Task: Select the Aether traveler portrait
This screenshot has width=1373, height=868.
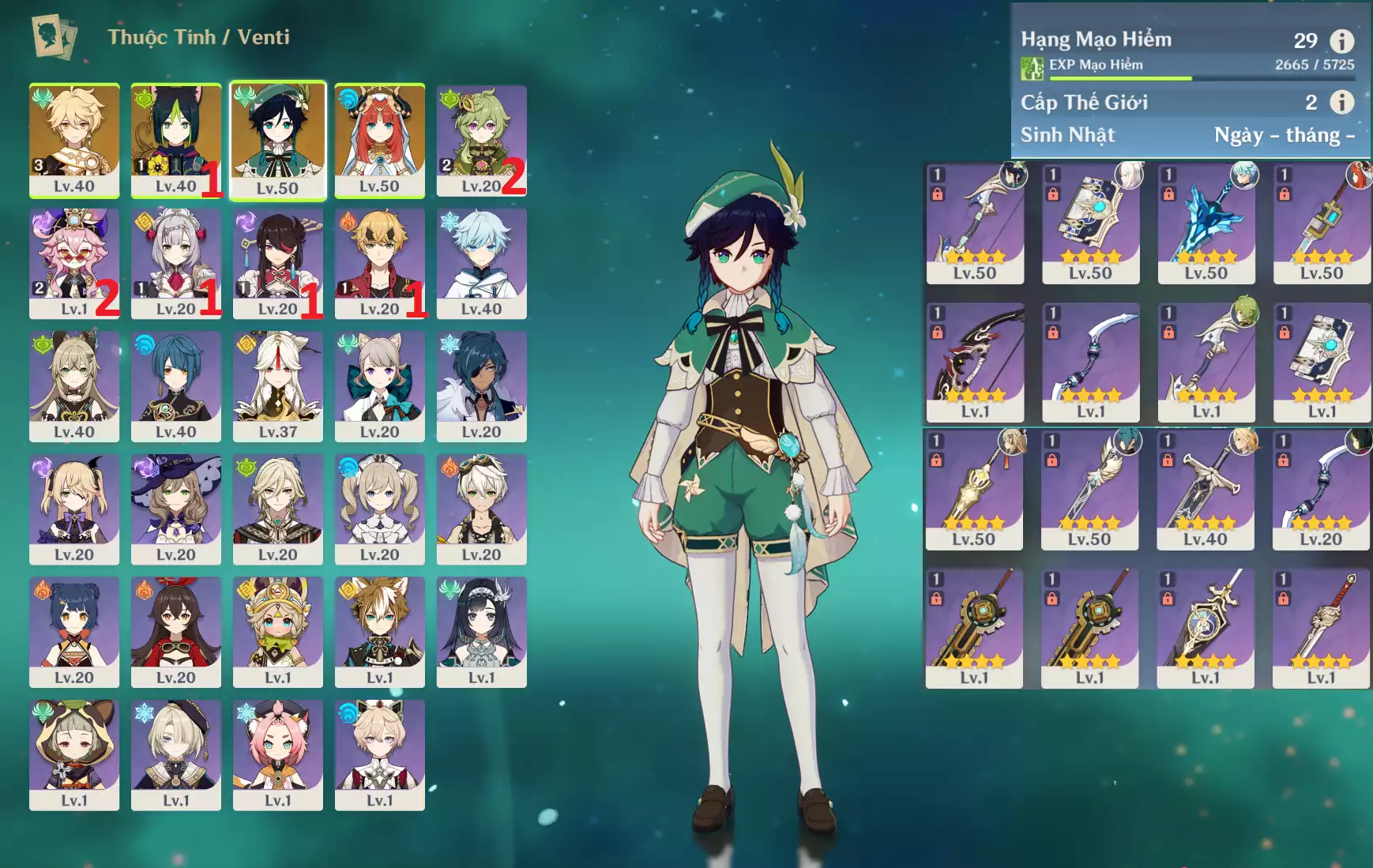Action: 74,140
